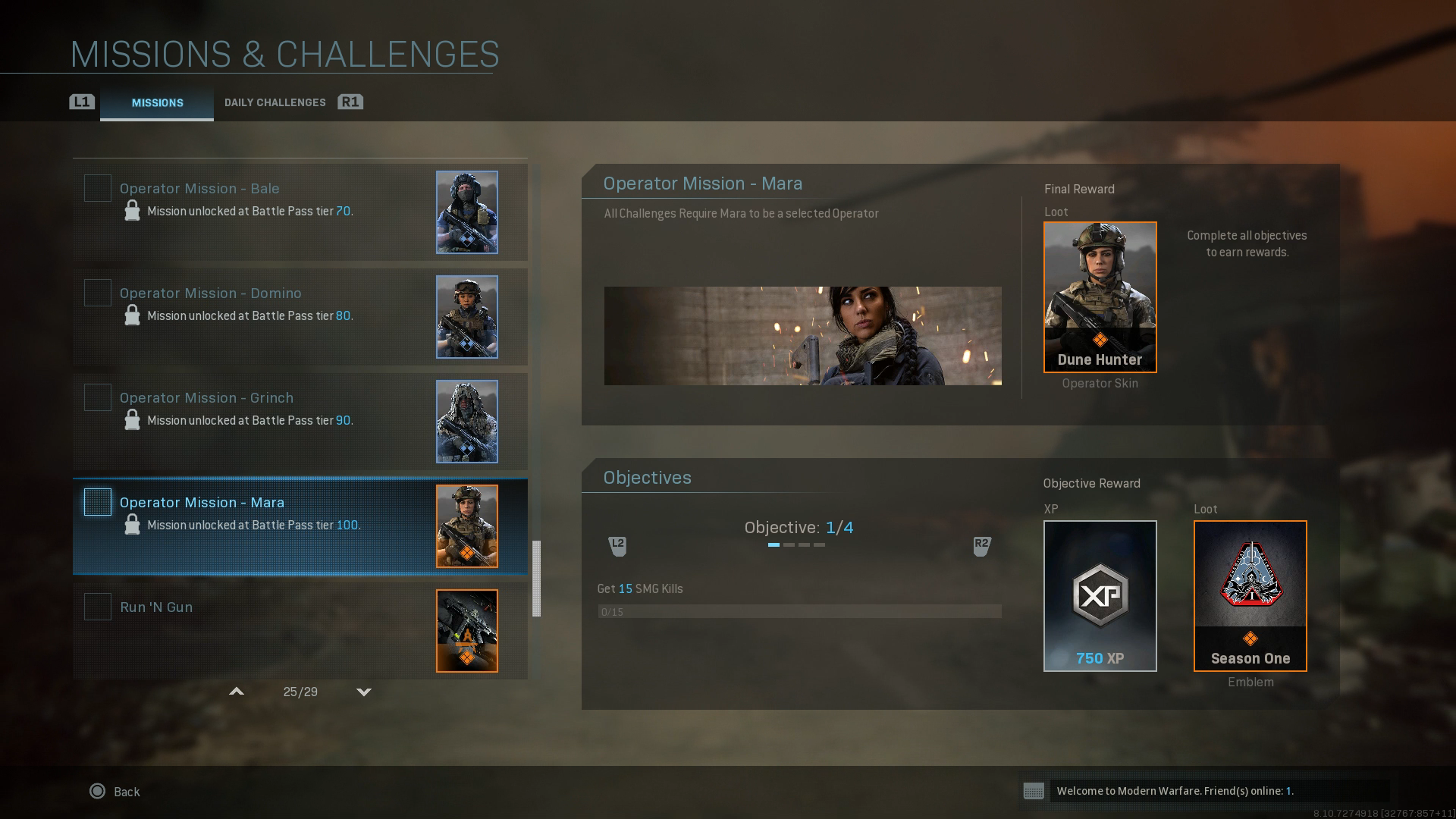
Task: Select the XP badge icon showing 750 XP
Action: tap(1100, 596)
